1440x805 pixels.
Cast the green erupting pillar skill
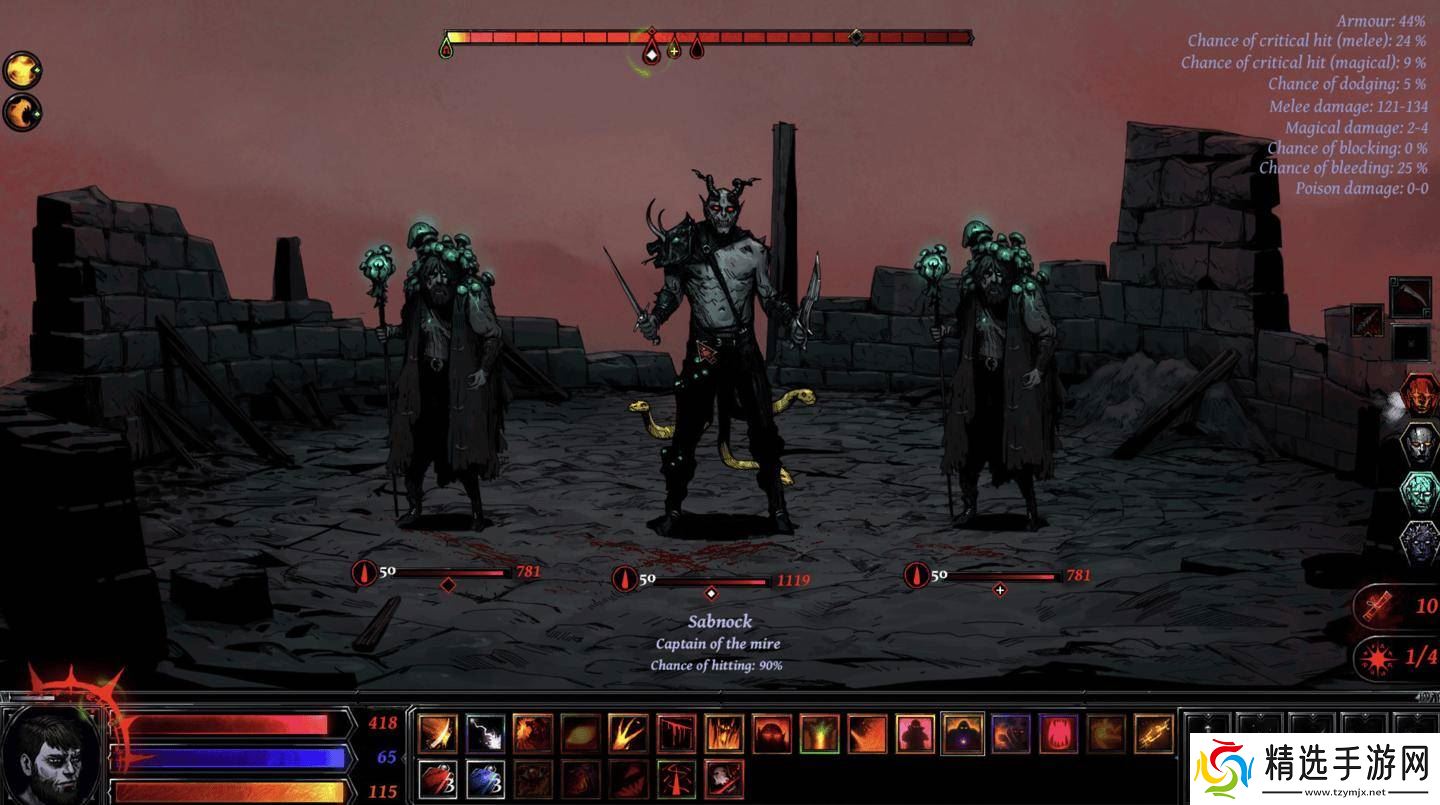pyautogui.click(x=819, y=733)
